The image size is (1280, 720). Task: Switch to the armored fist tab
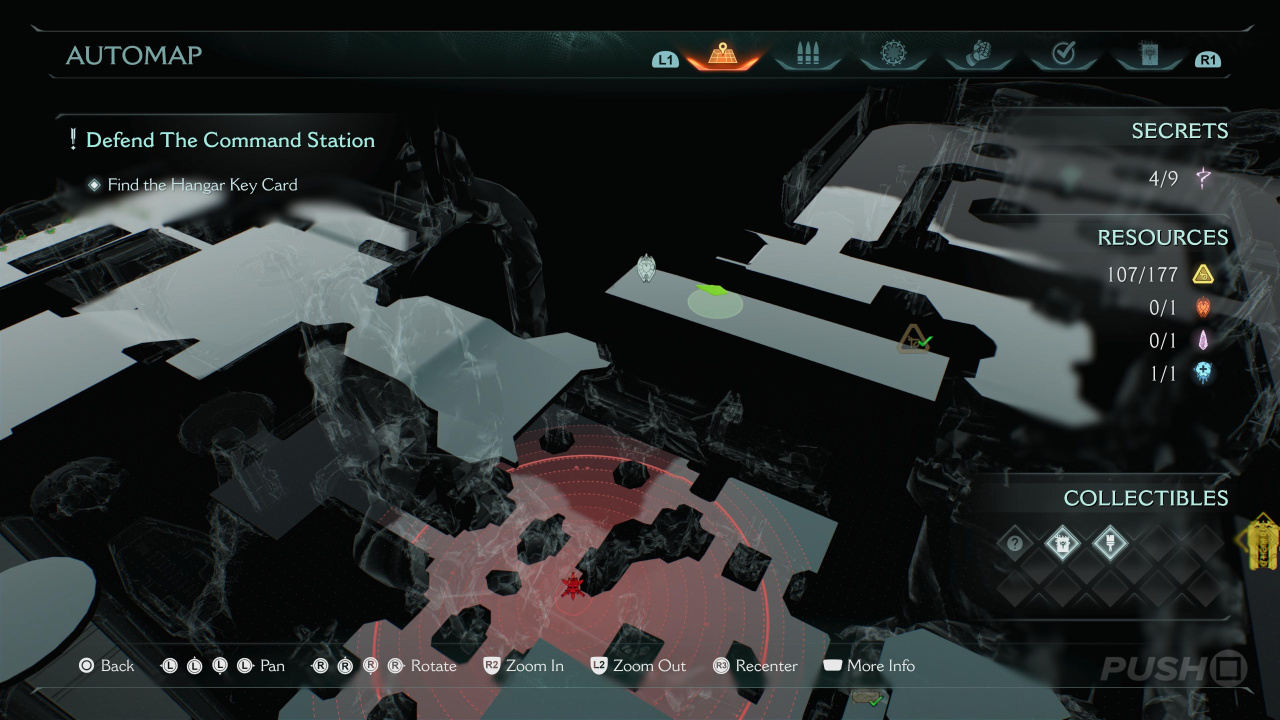coord(978,55)
